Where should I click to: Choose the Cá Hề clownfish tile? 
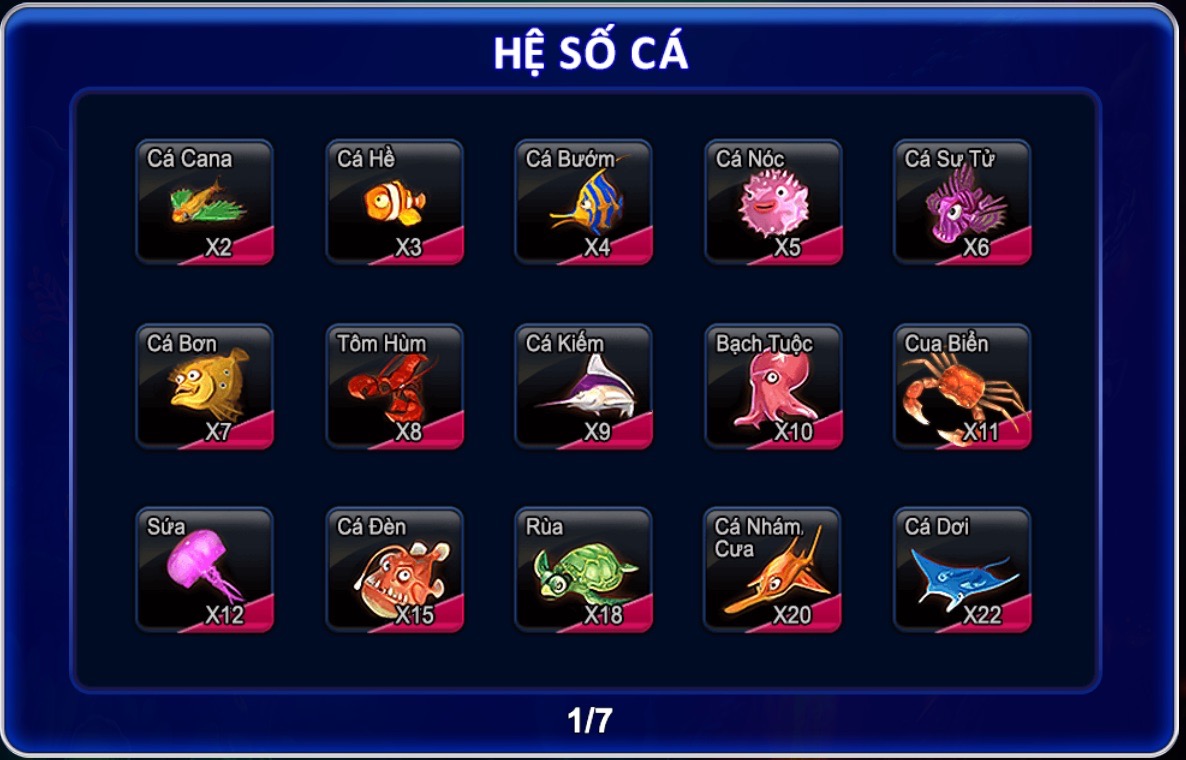tap(394, 202)
